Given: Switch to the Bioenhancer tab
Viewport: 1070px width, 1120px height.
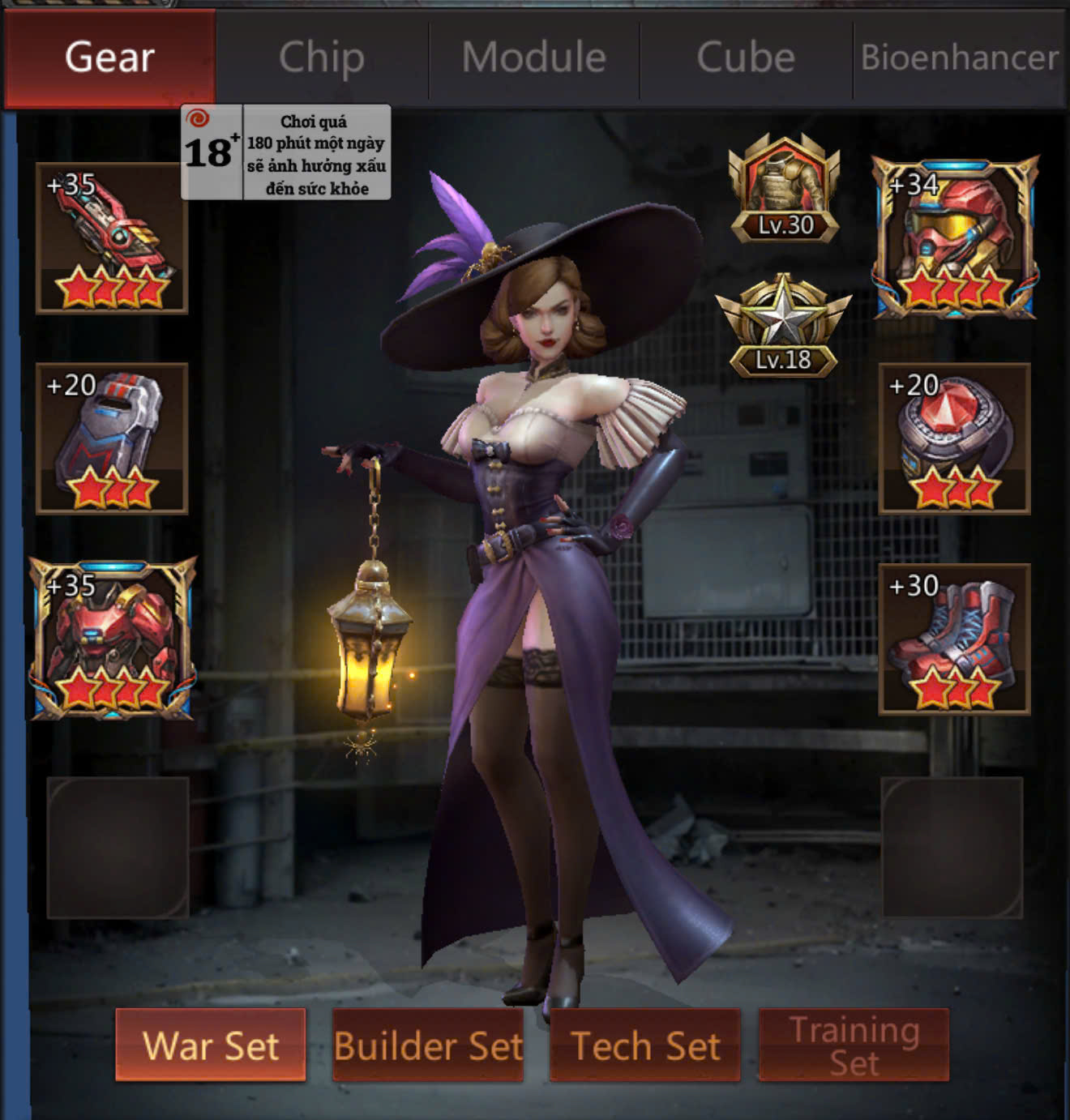Looking at the screenshot, I should (959, 58).
